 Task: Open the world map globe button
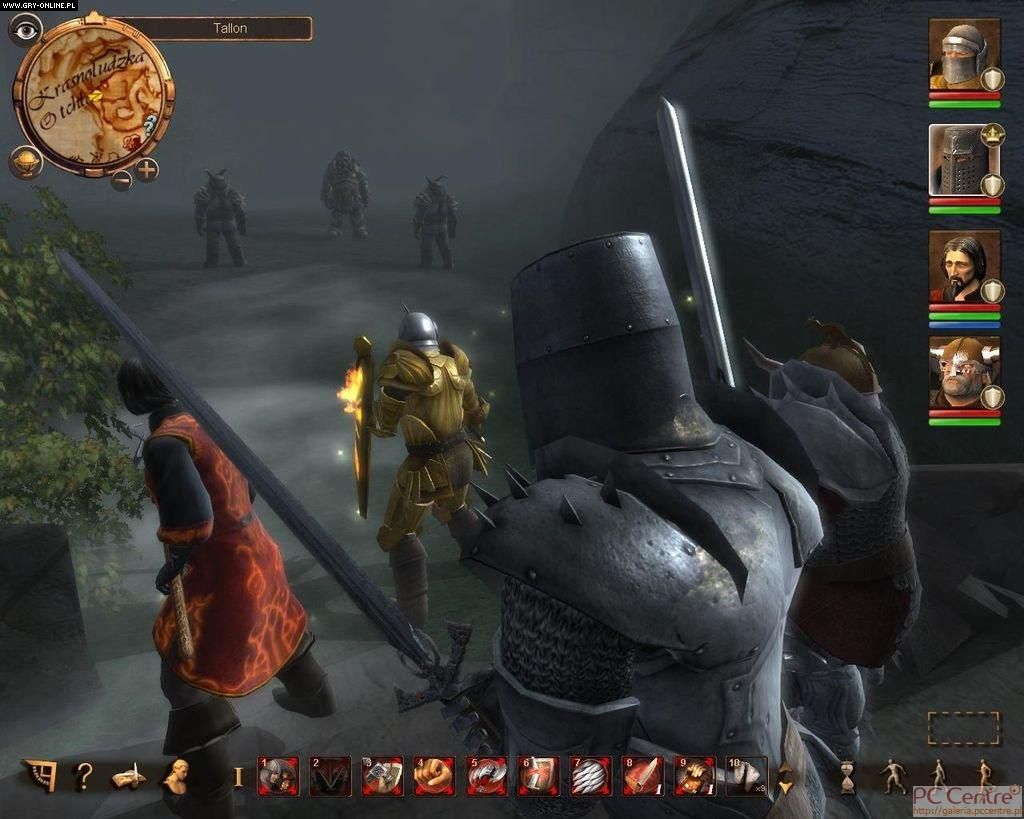25,162
